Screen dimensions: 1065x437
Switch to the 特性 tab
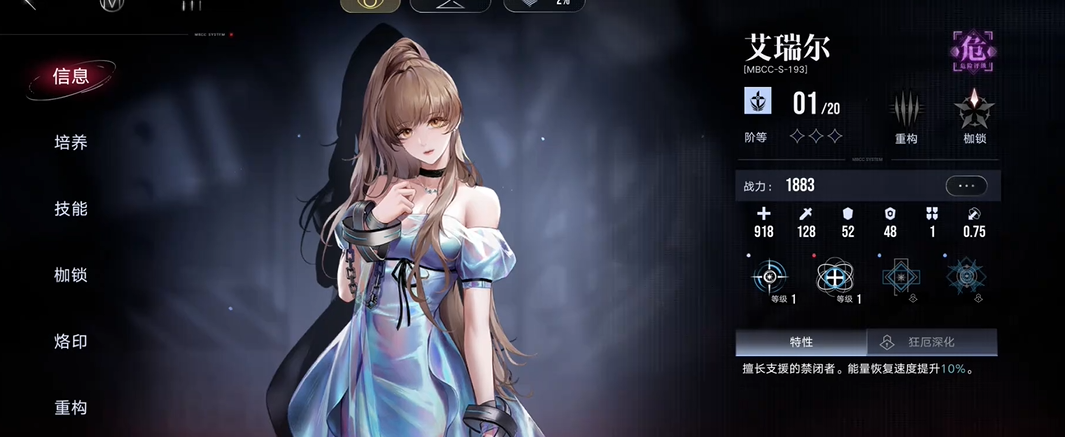[801, 342]
